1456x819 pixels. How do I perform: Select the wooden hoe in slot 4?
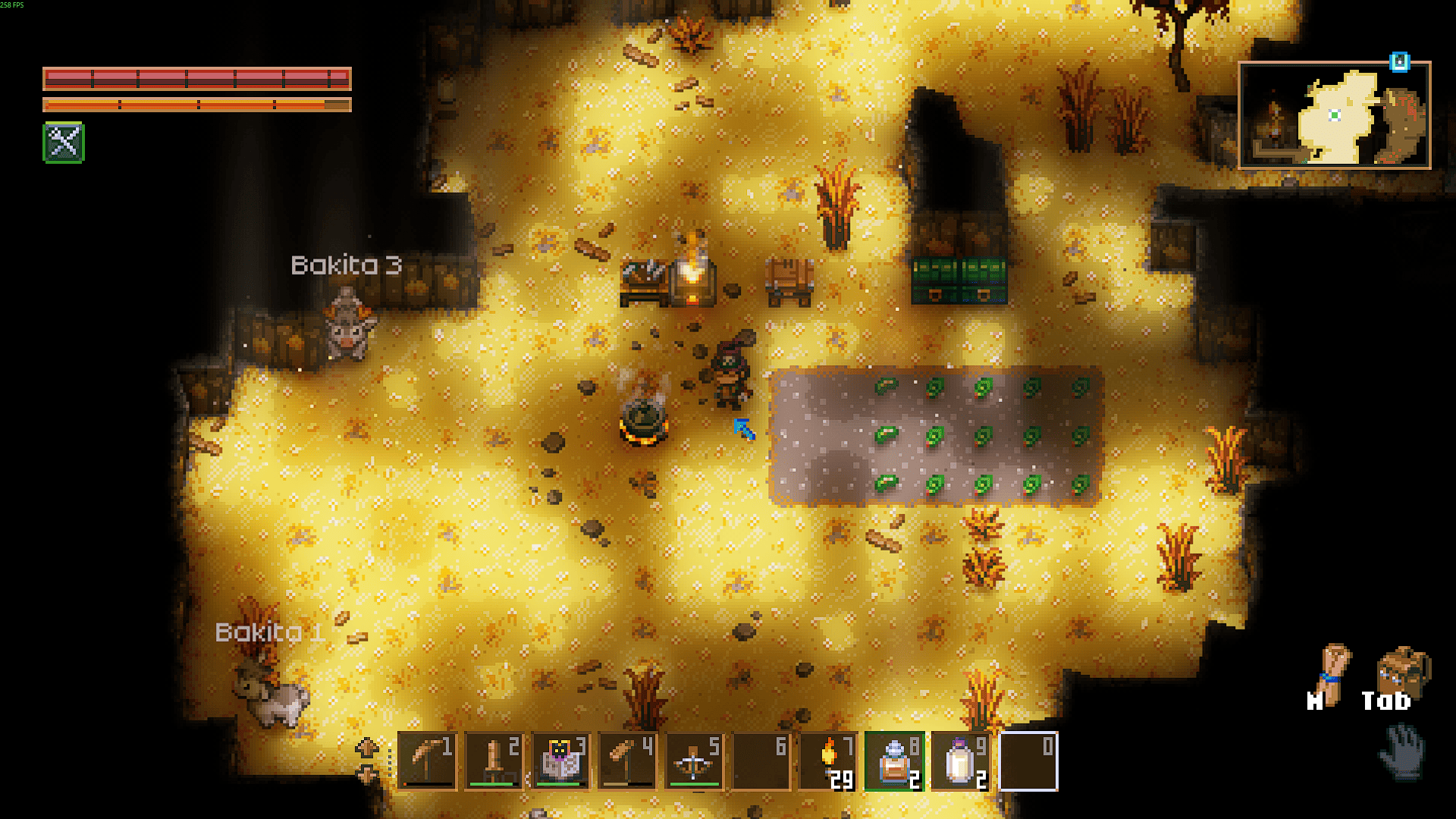627,761
